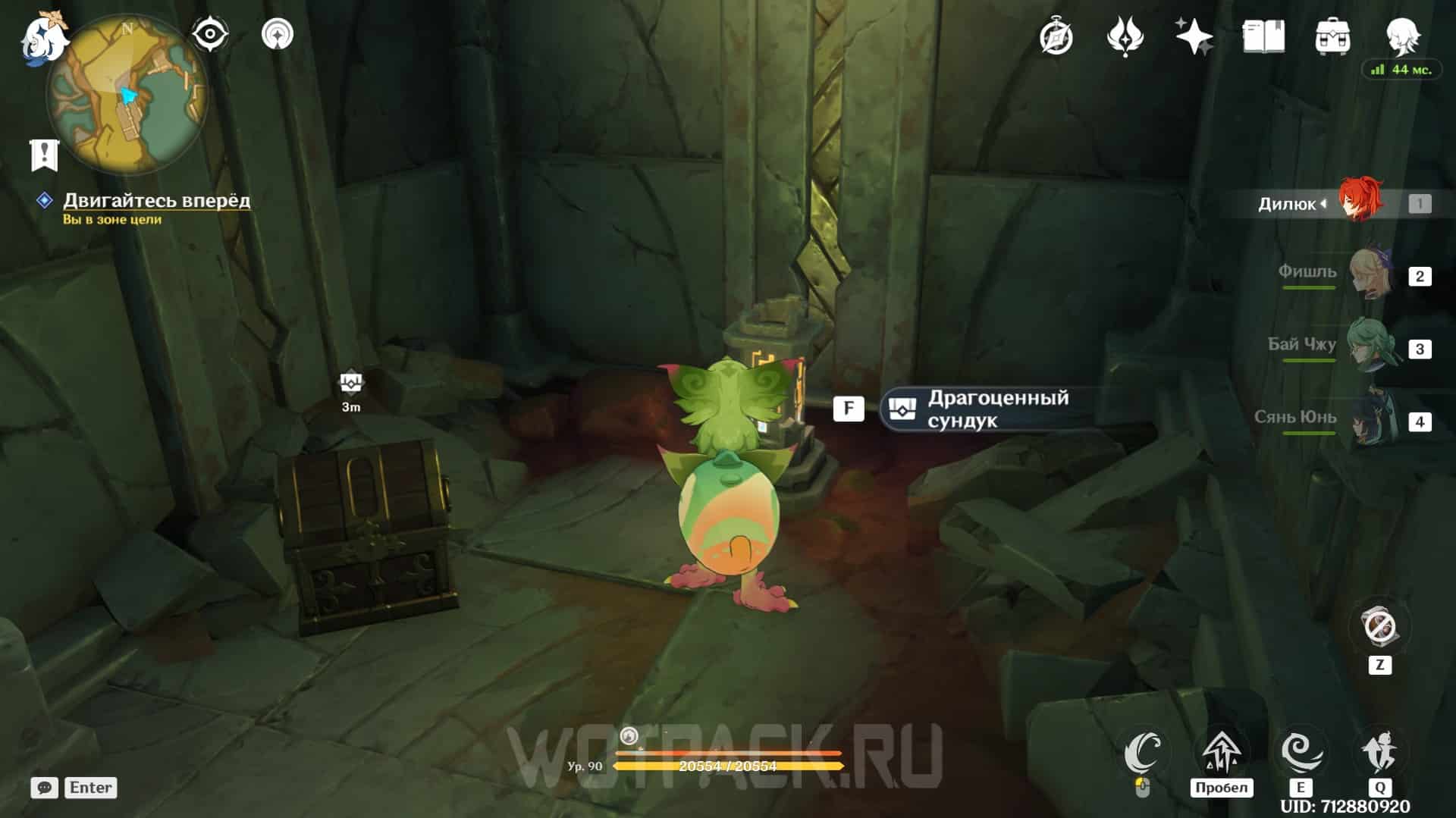The height and width of the screenshot is (818, 1456).
Task: Open the compass adventure icon
Action: coord(1056,36)
